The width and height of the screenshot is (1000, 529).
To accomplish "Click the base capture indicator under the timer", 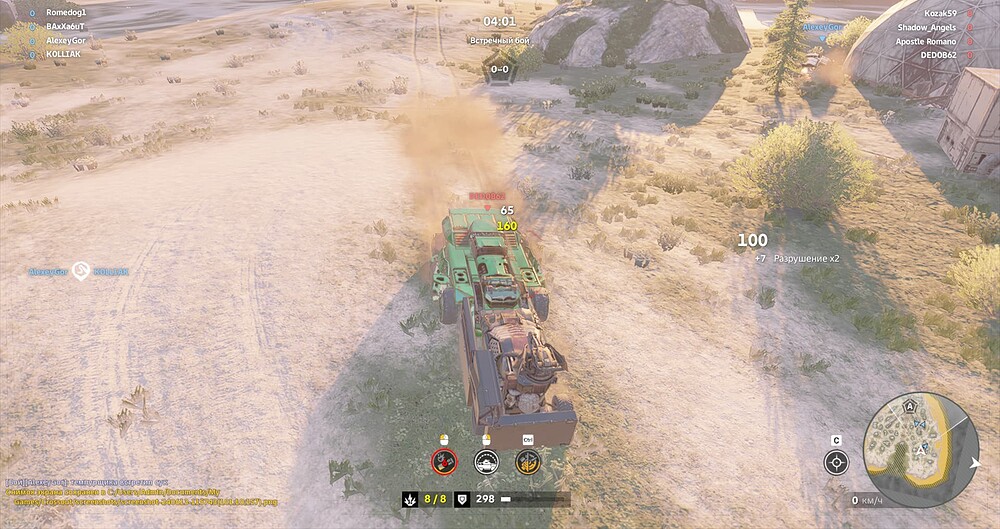I will click(499, 70).
